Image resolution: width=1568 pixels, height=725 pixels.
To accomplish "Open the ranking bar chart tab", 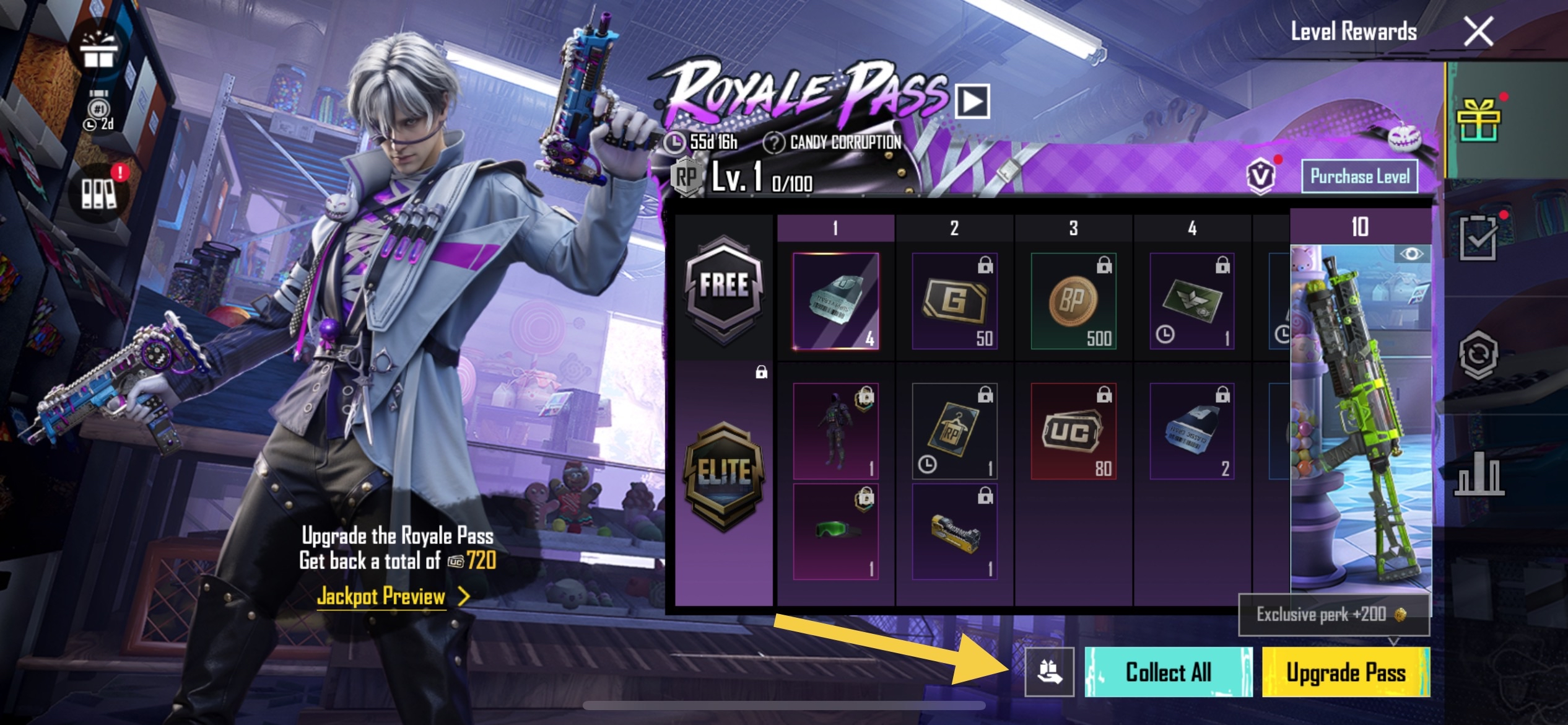I will pyautogui.click(x=1479, y=476).
